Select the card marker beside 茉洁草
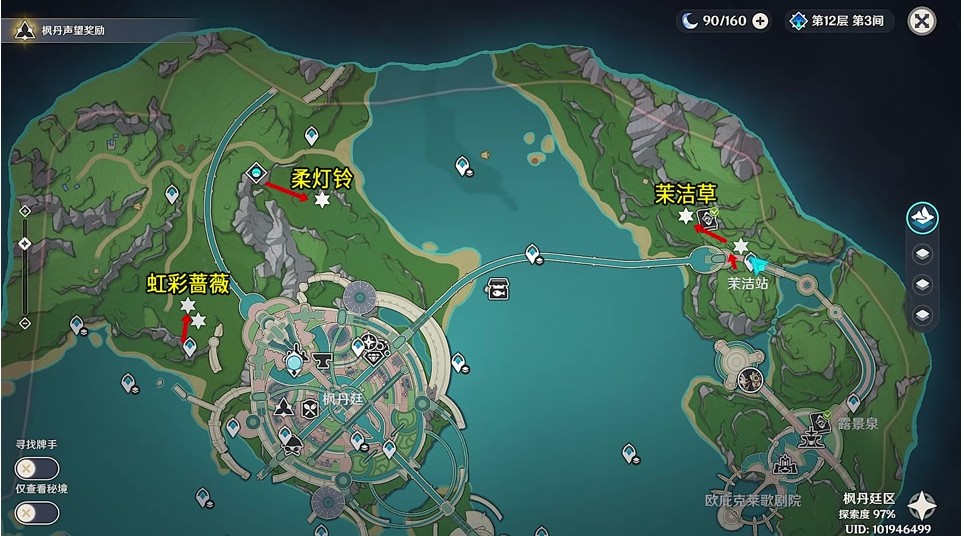Viewport: 964px width, 536px height. [x=709, y=217]
